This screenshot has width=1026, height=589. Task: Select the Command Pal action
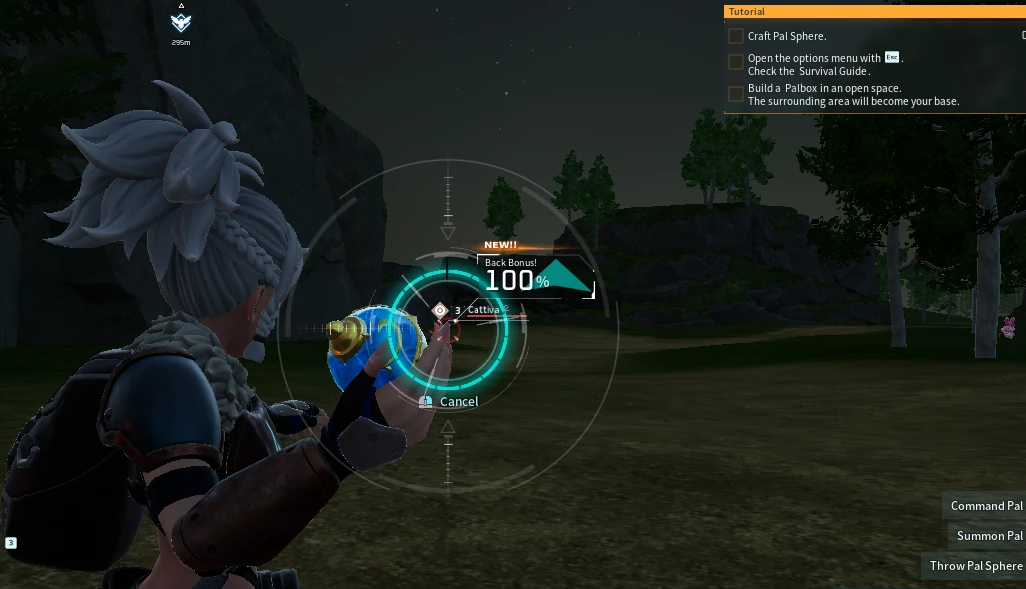click(985, 506)
